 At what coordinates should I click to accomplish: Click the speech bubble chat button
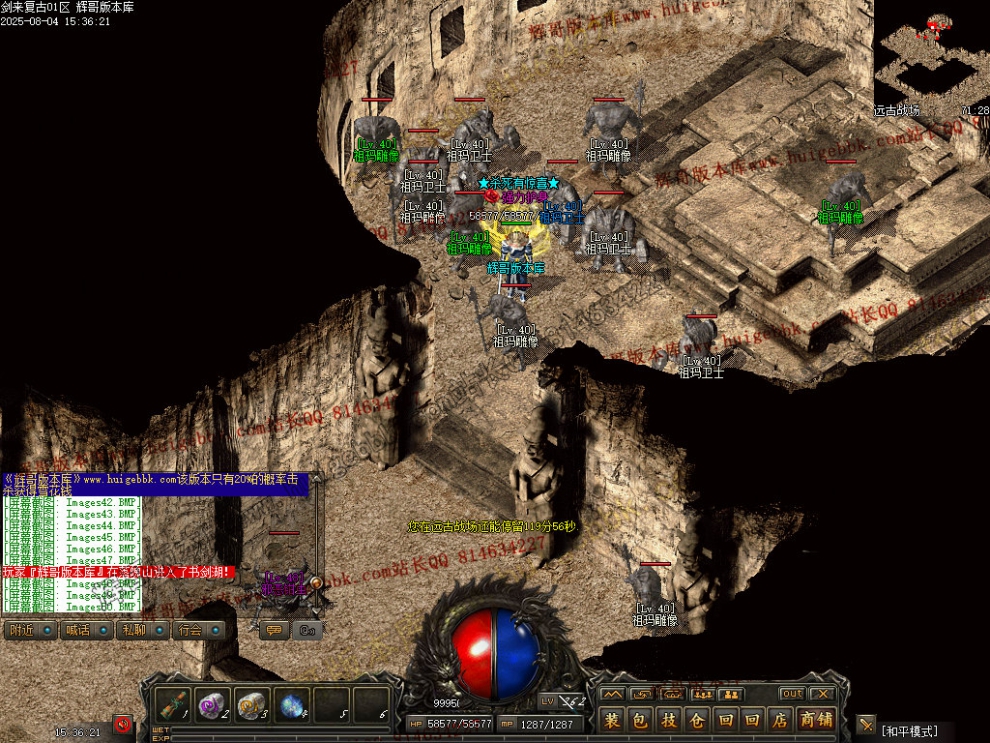[273, 630]
